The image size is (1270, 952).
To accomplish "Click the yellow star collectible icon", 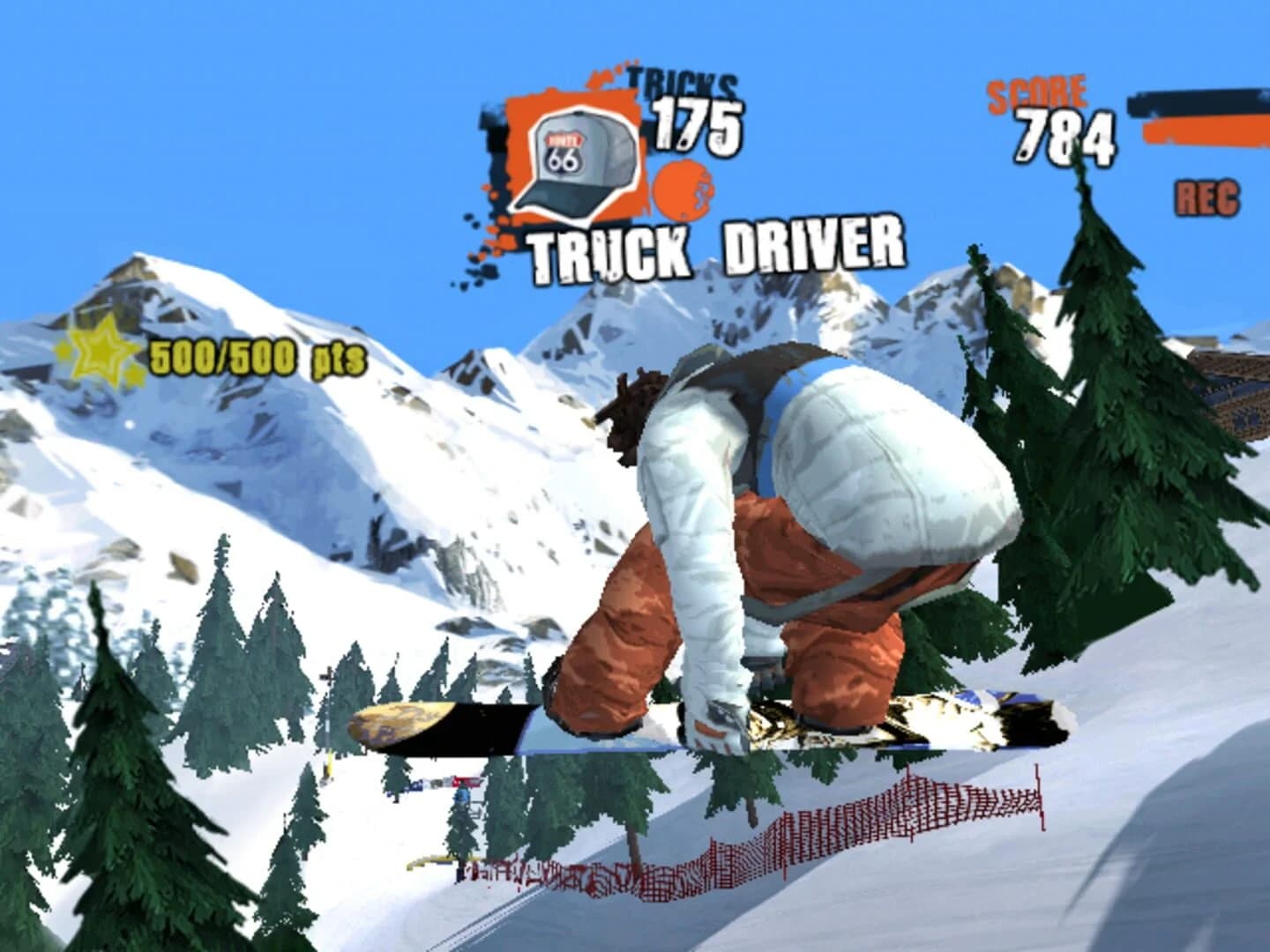I will point(101,351).
